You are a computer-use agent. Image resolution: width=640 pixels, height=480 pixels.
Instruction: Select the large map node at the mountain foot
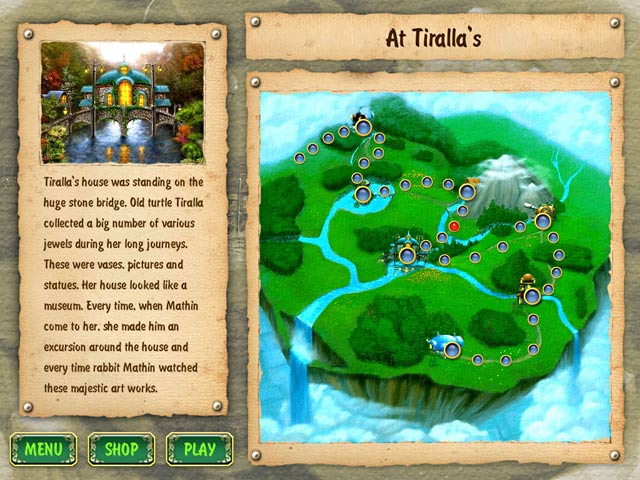coord(467,190)
